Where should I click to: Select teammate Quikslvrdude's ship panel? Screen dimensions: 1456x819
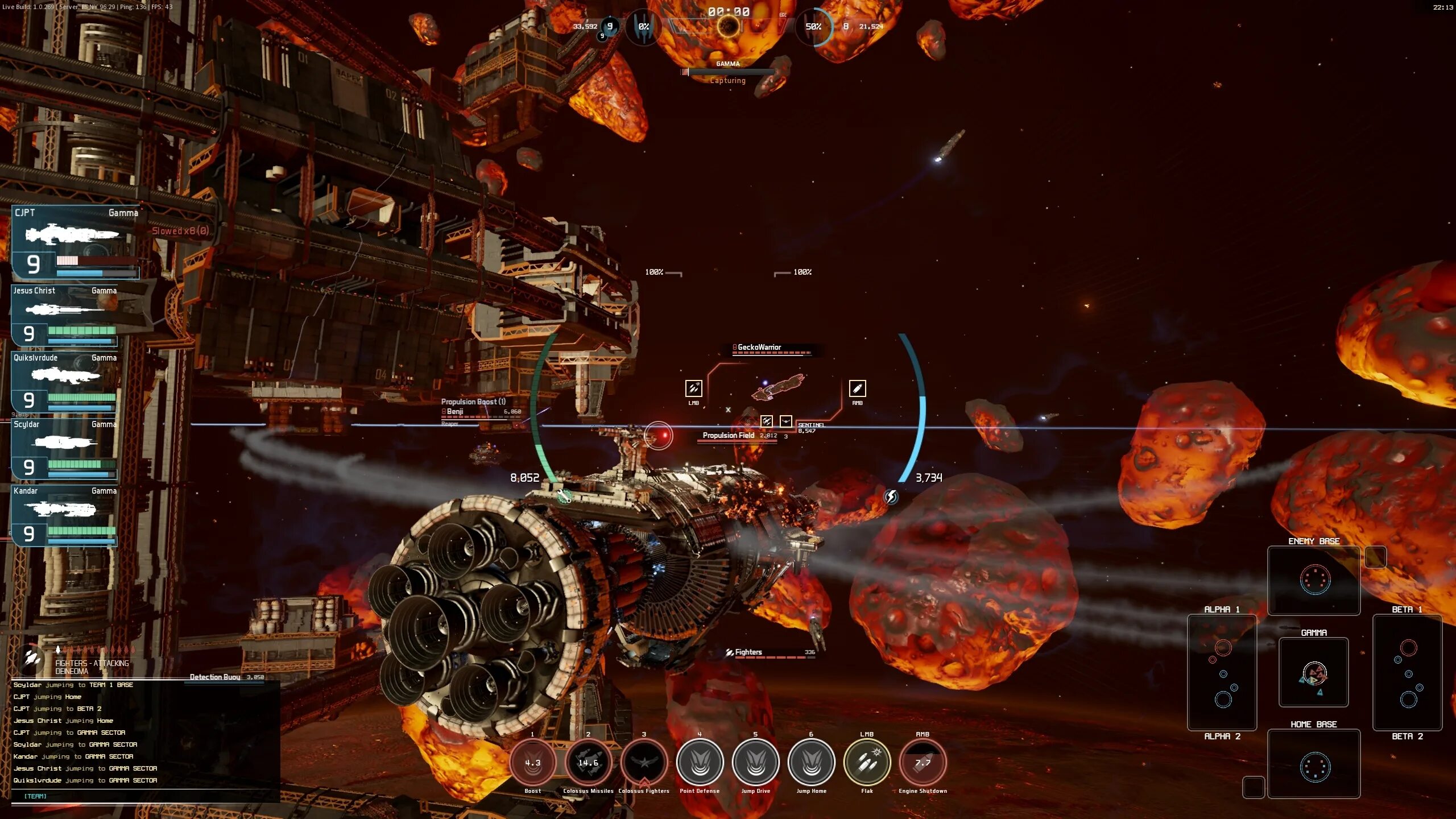(x=65, y=383)
